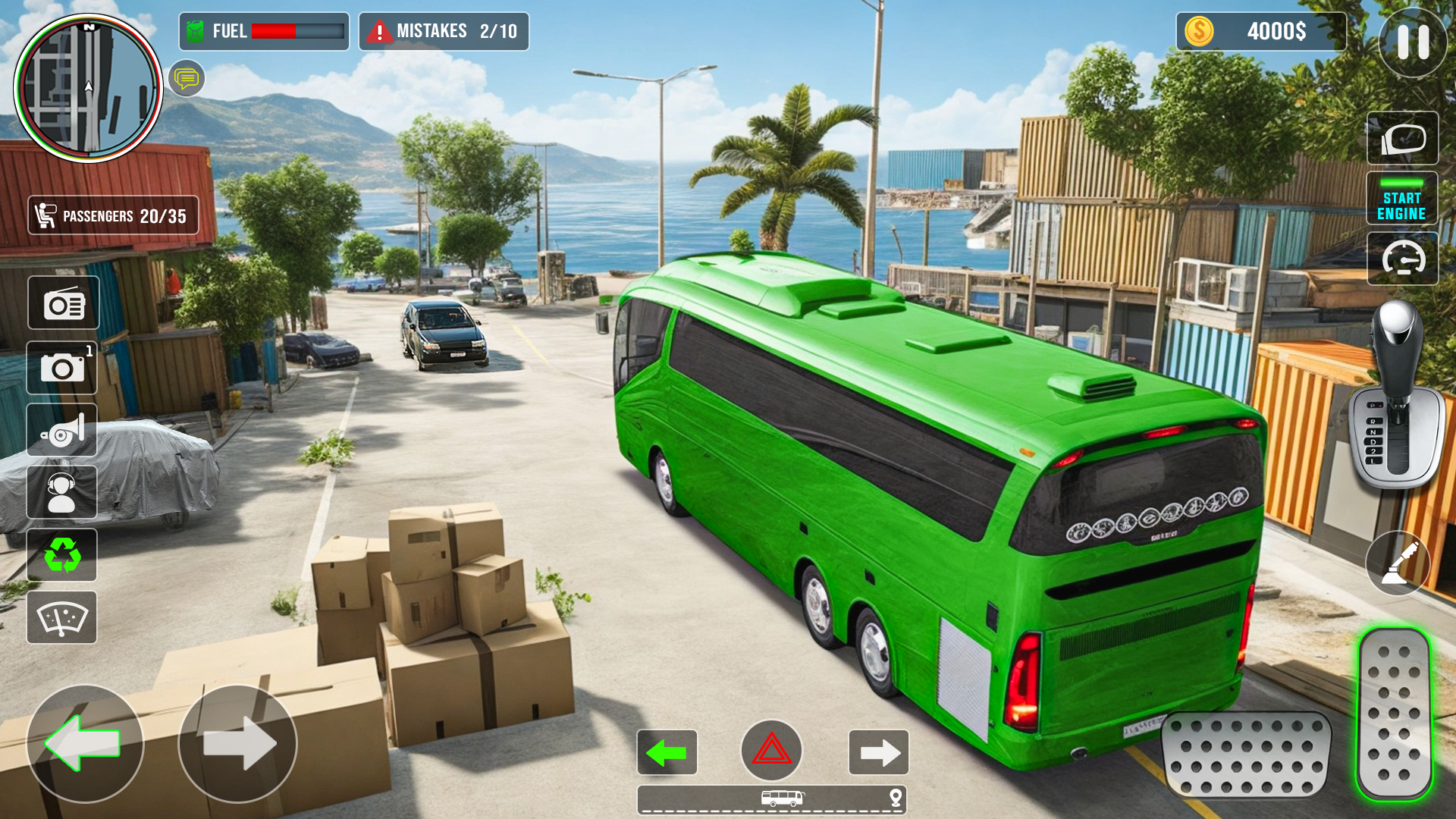Turn on the right turn indicator

click(879, 752)
